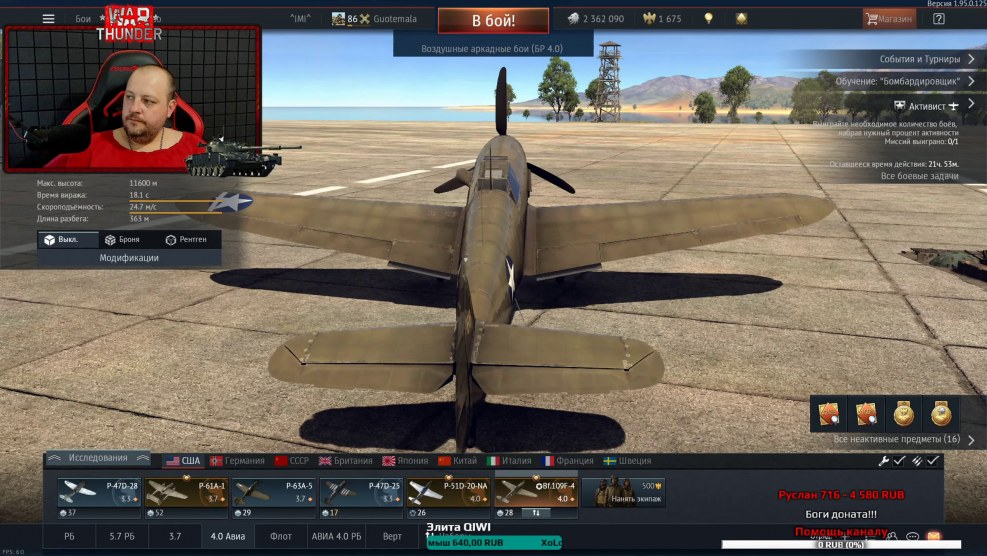
Task: Expand События и Турниры
Action: point(925,59)
